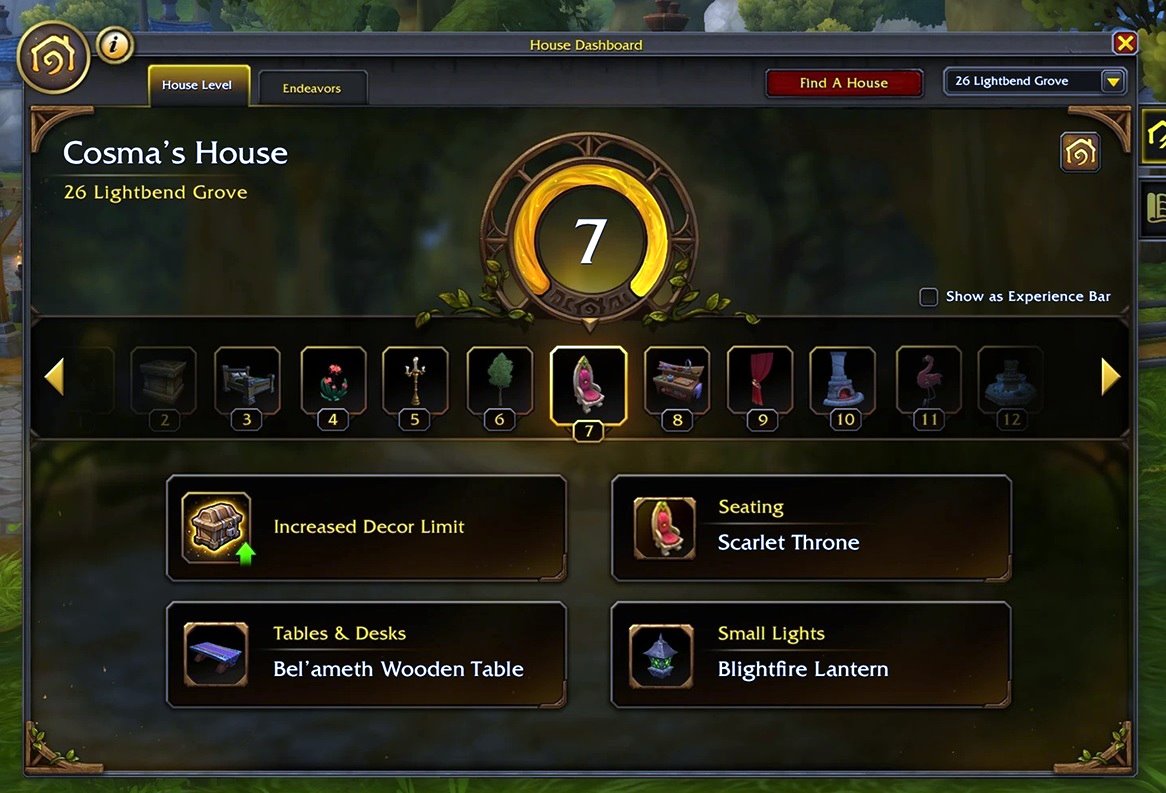This screenshot has width=1166, height=793.
Task: Choose the level 5 candelabra reward
Action: (415, 380)
